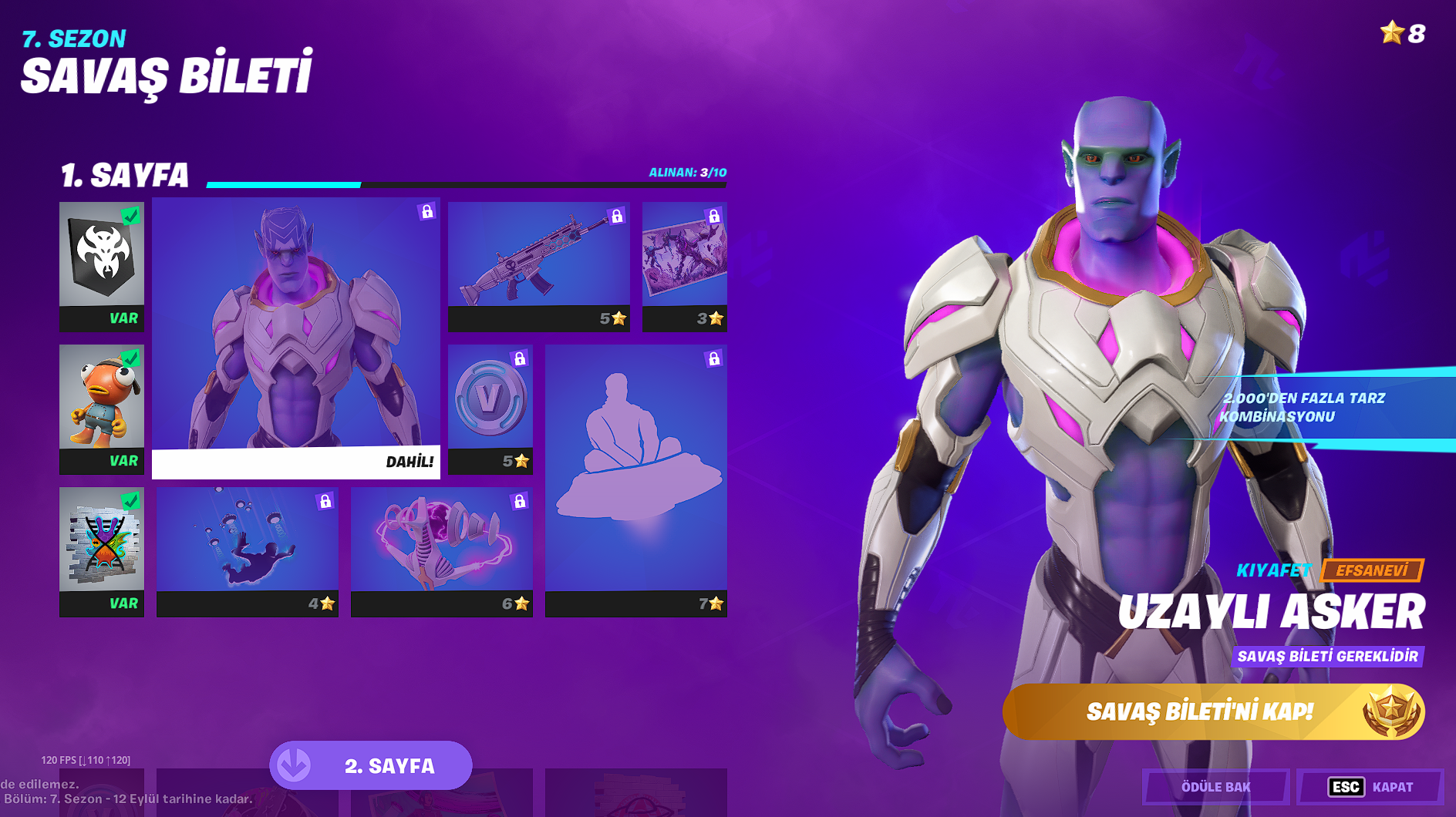Close the battle pass screen with KAPAT
The width and height of the screenshot is (1456, 817).
coord(1370,787)
